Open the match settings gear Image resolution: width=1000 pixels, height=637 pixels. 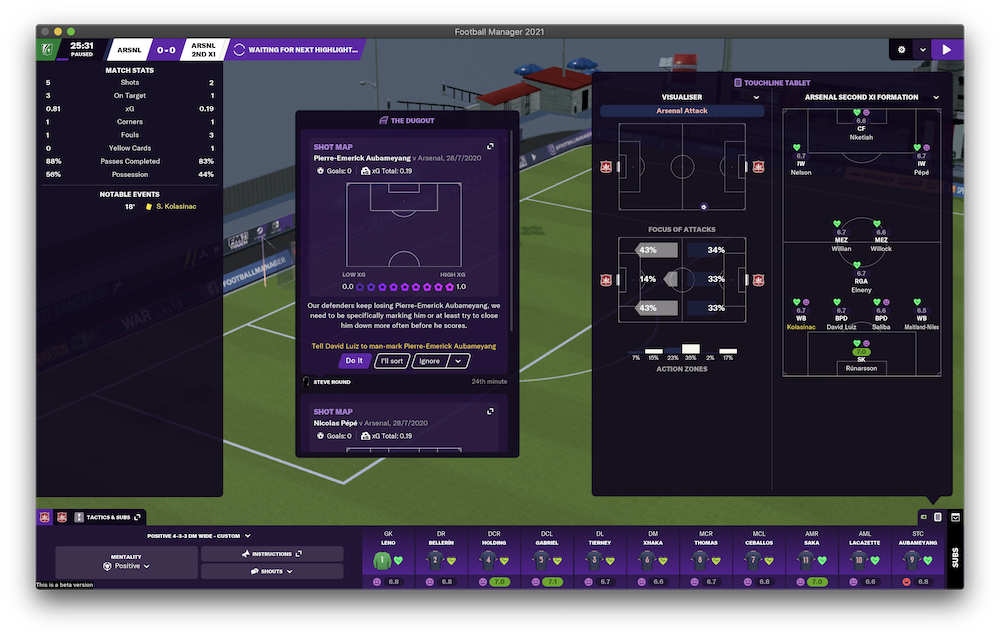[901, 49]
